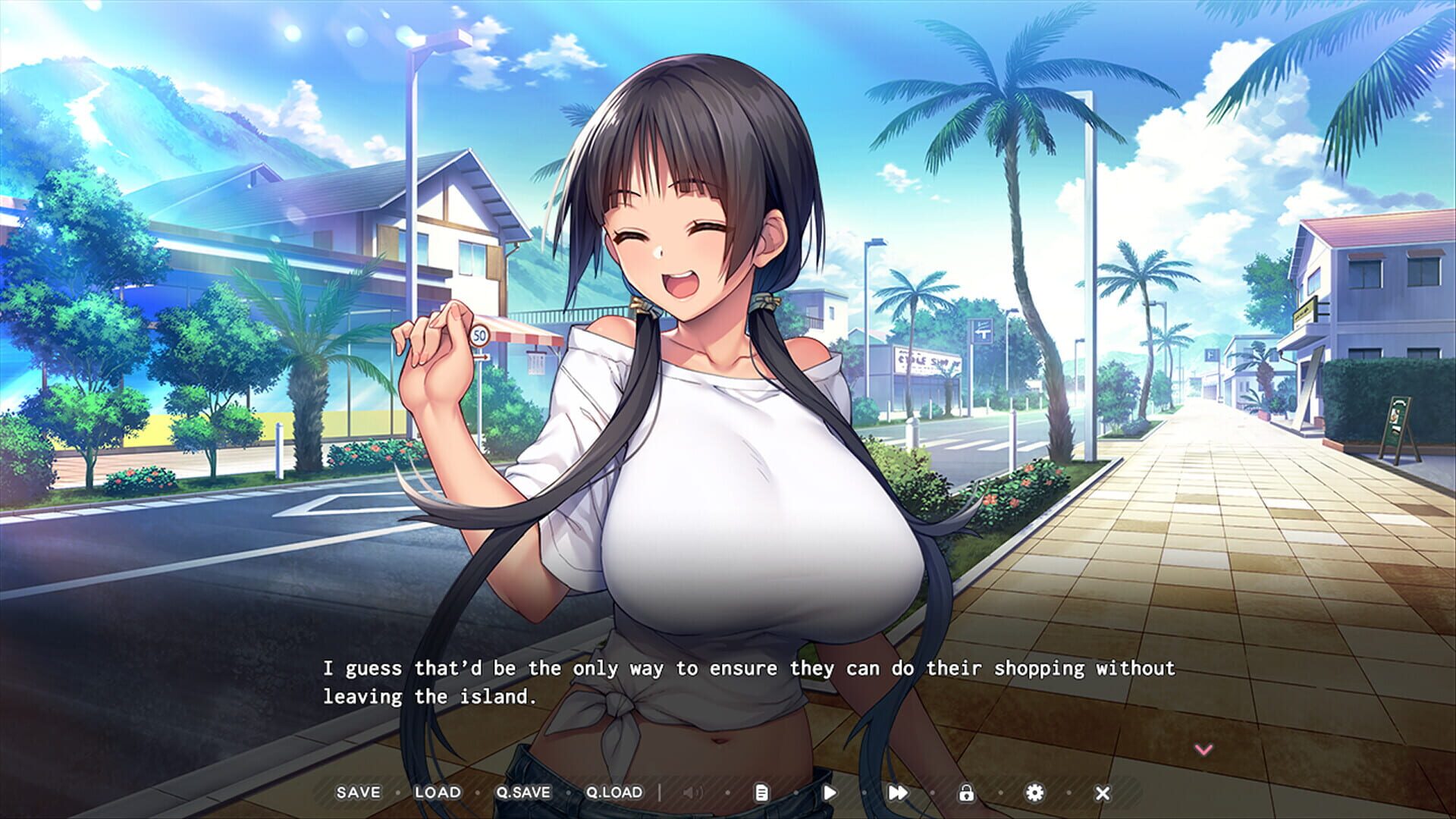
Task: Open the LOAD screen
Action: tap(437, 792)
